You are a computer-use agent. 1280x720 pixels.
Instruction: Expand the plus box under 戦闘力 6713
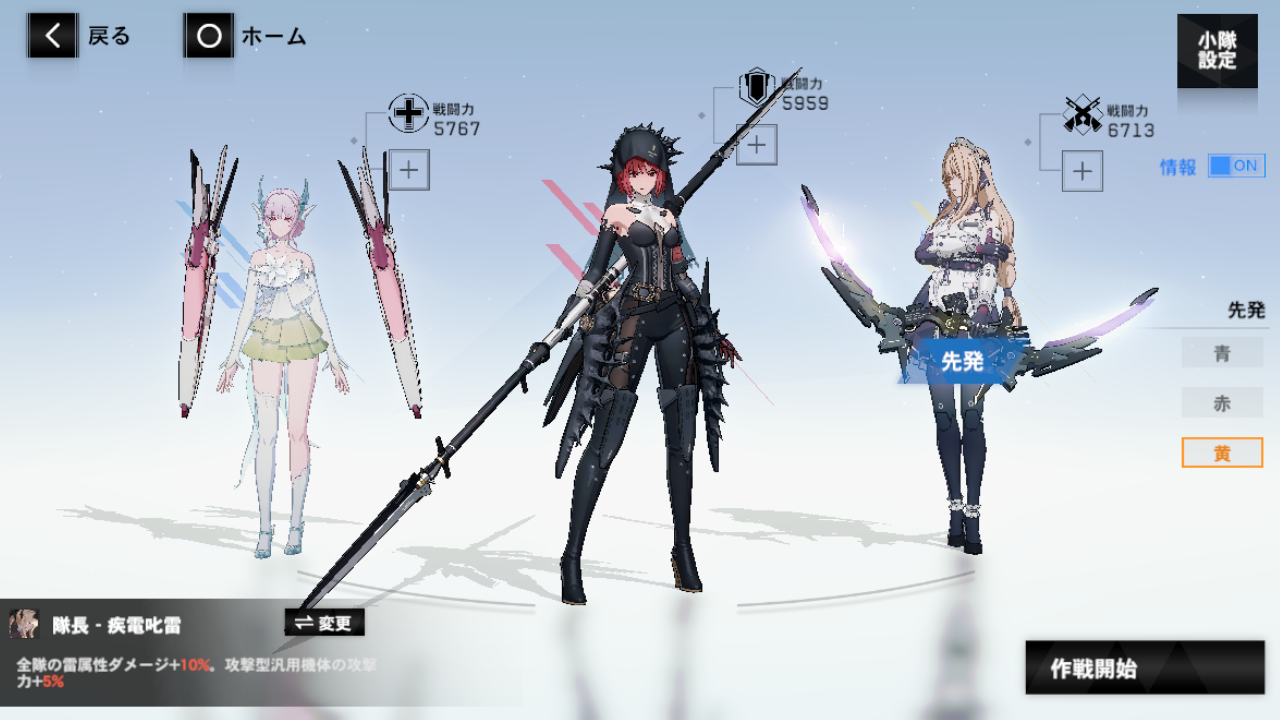click(x=1081, y=171)
